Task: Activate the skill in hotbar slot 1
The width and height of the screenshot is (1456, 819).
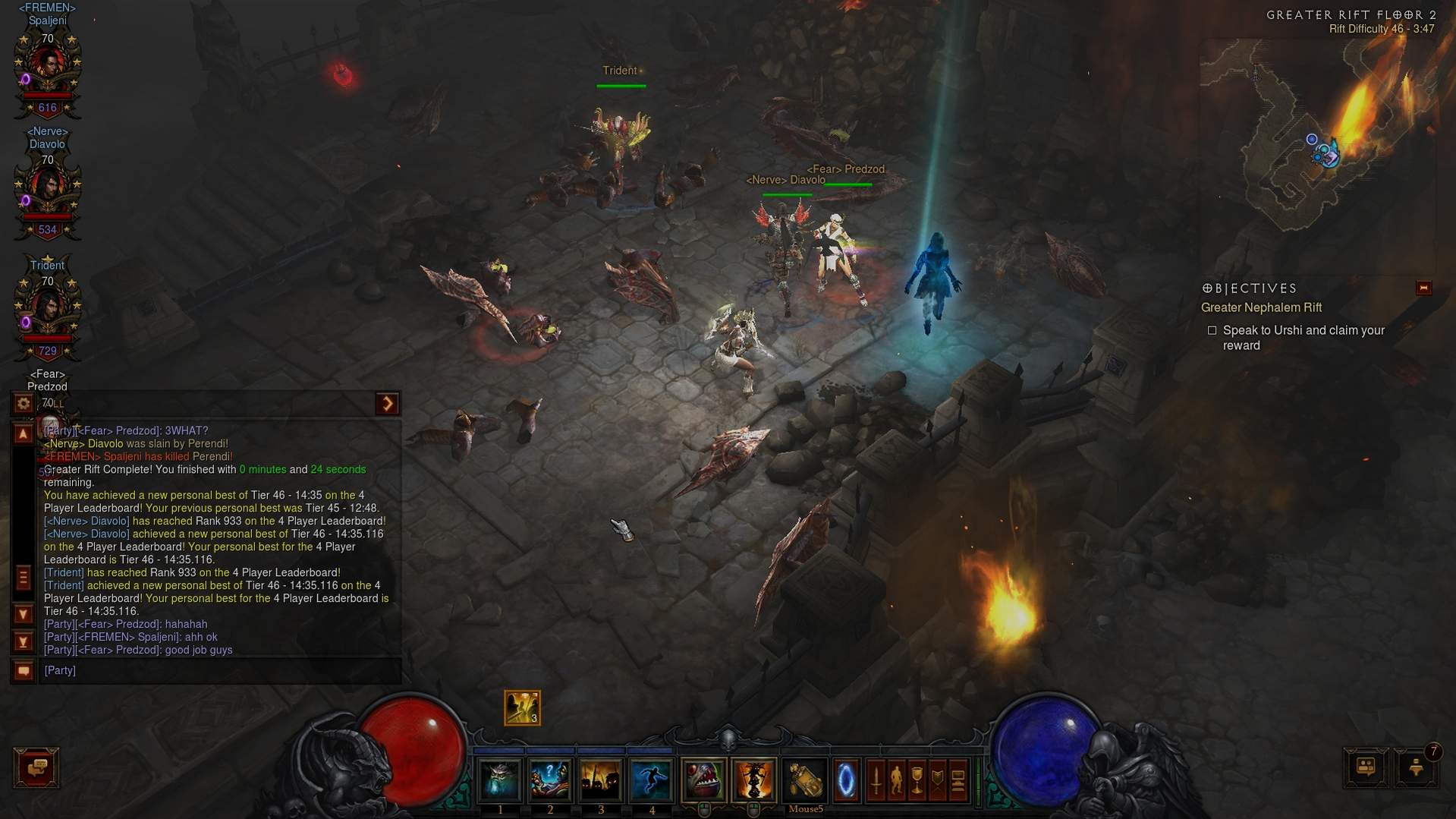Action: [500, 780]
